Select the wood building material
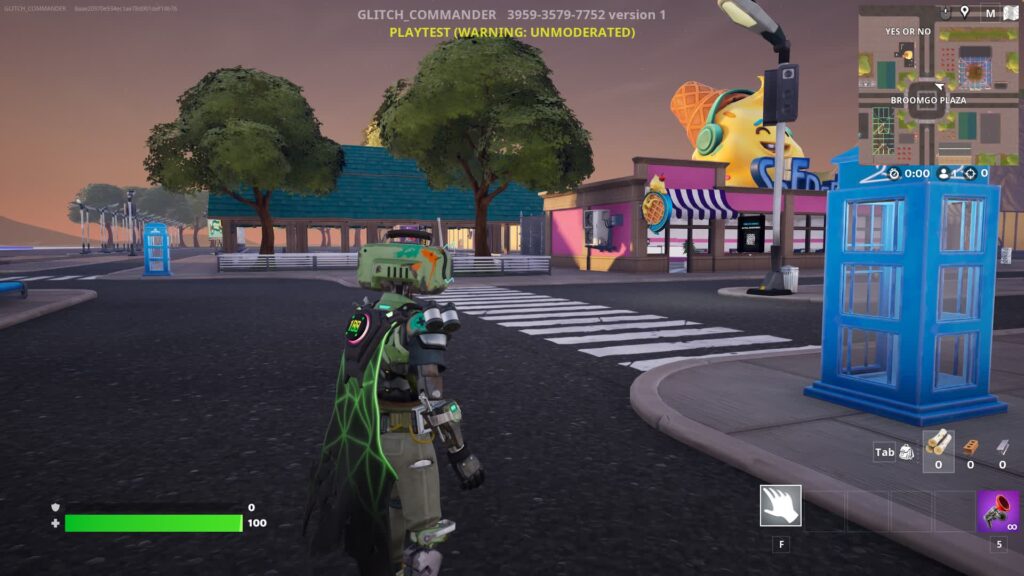Image resolution: width=1024 pixels, height=576 pixels. 938,444
